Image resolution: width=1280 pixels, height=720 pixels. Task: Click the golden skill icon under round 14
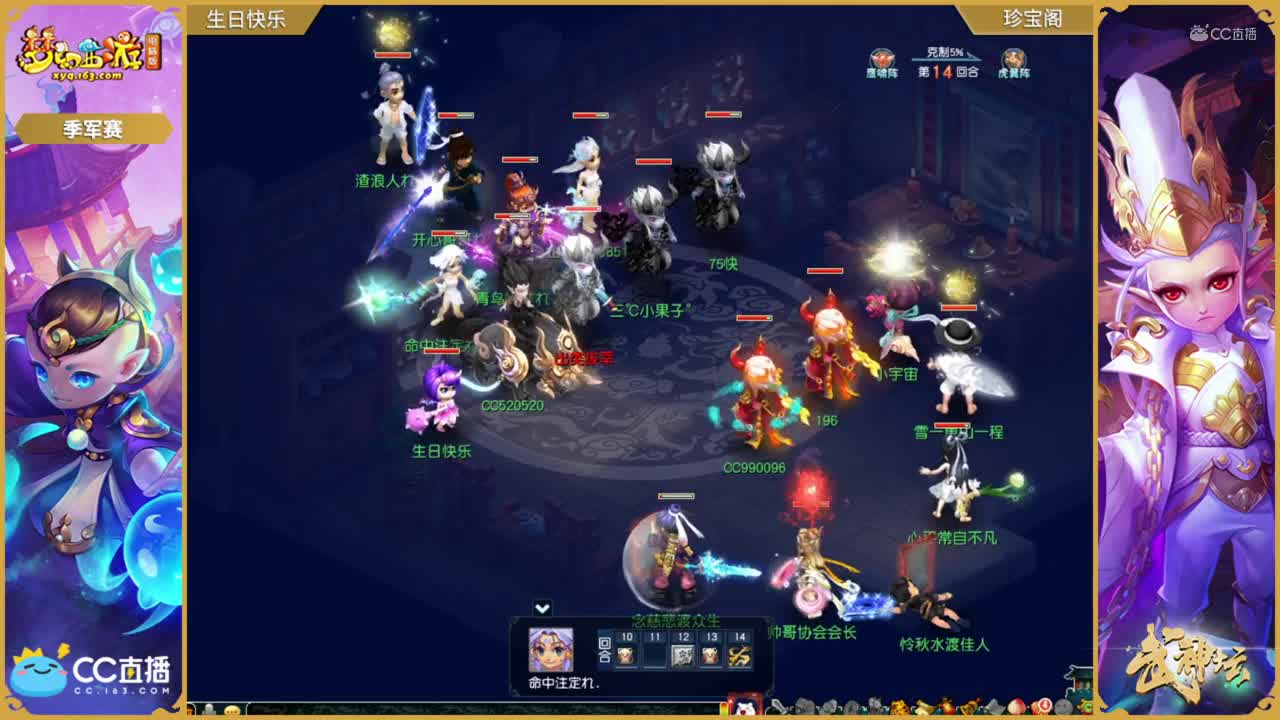pyautogui.click(x=740, y=657)
